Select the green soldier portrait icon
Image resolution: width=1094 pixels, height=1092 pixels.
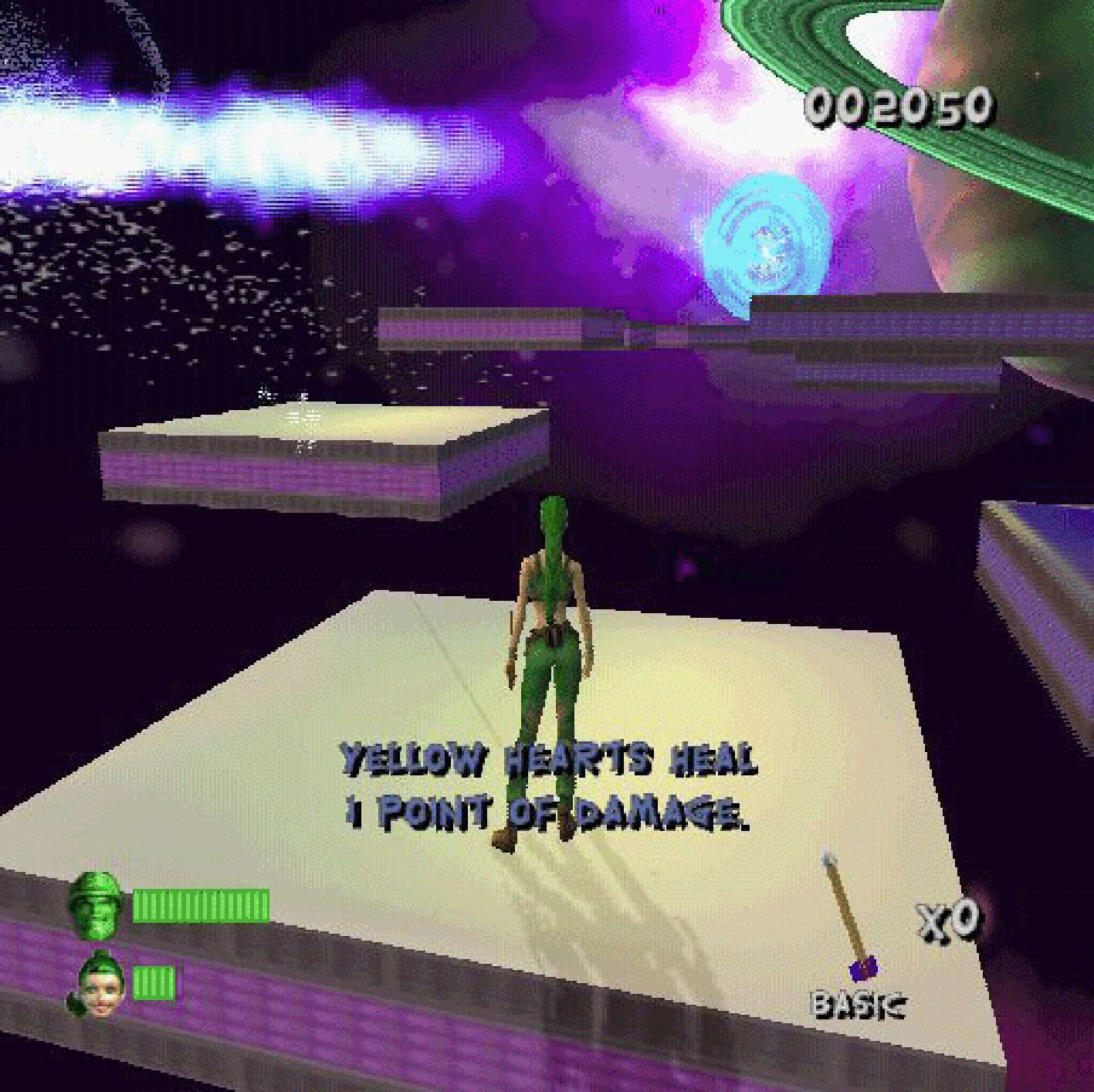95,904
